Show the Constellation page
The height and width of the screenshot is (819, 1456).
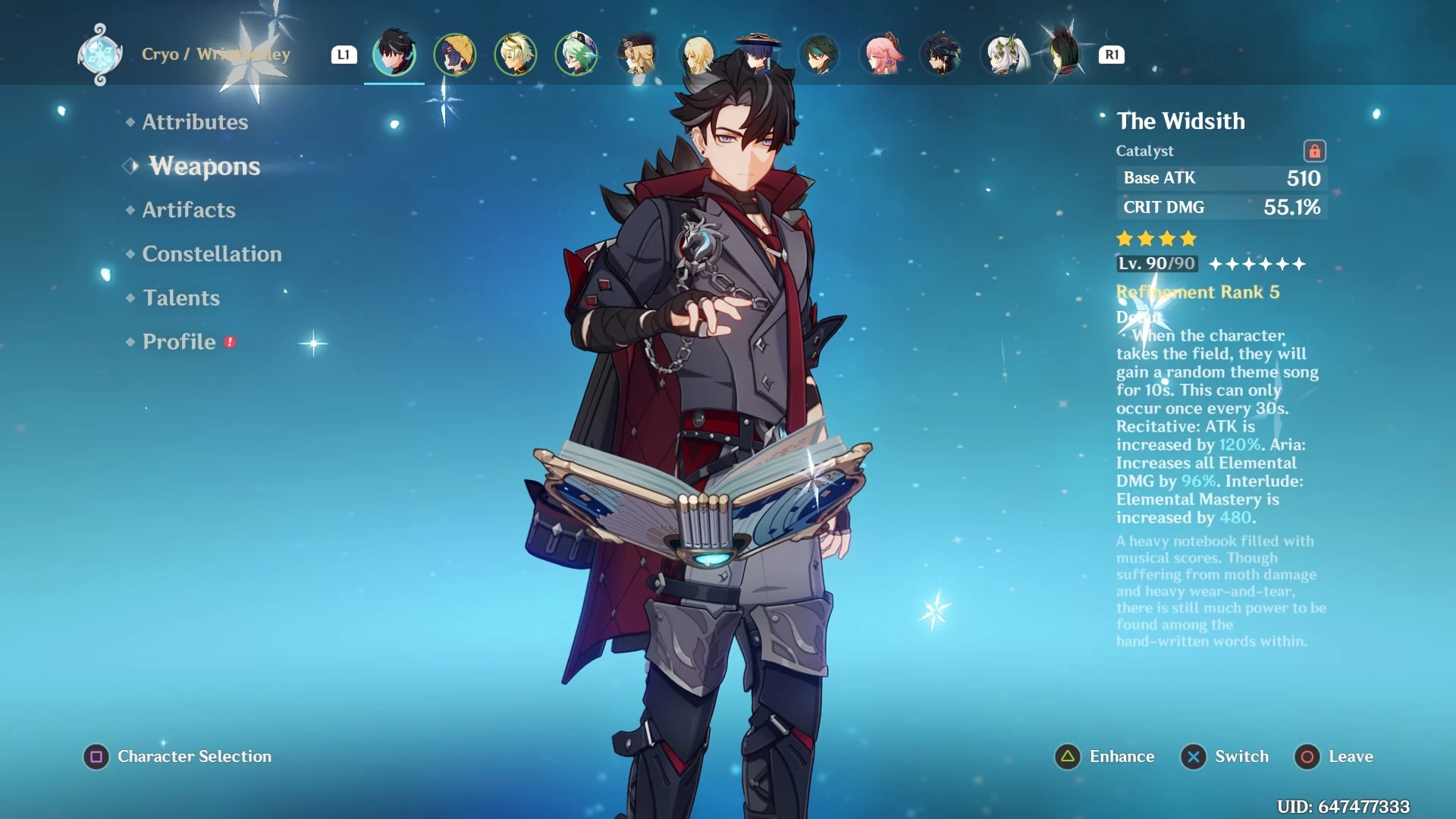point(212,254)
